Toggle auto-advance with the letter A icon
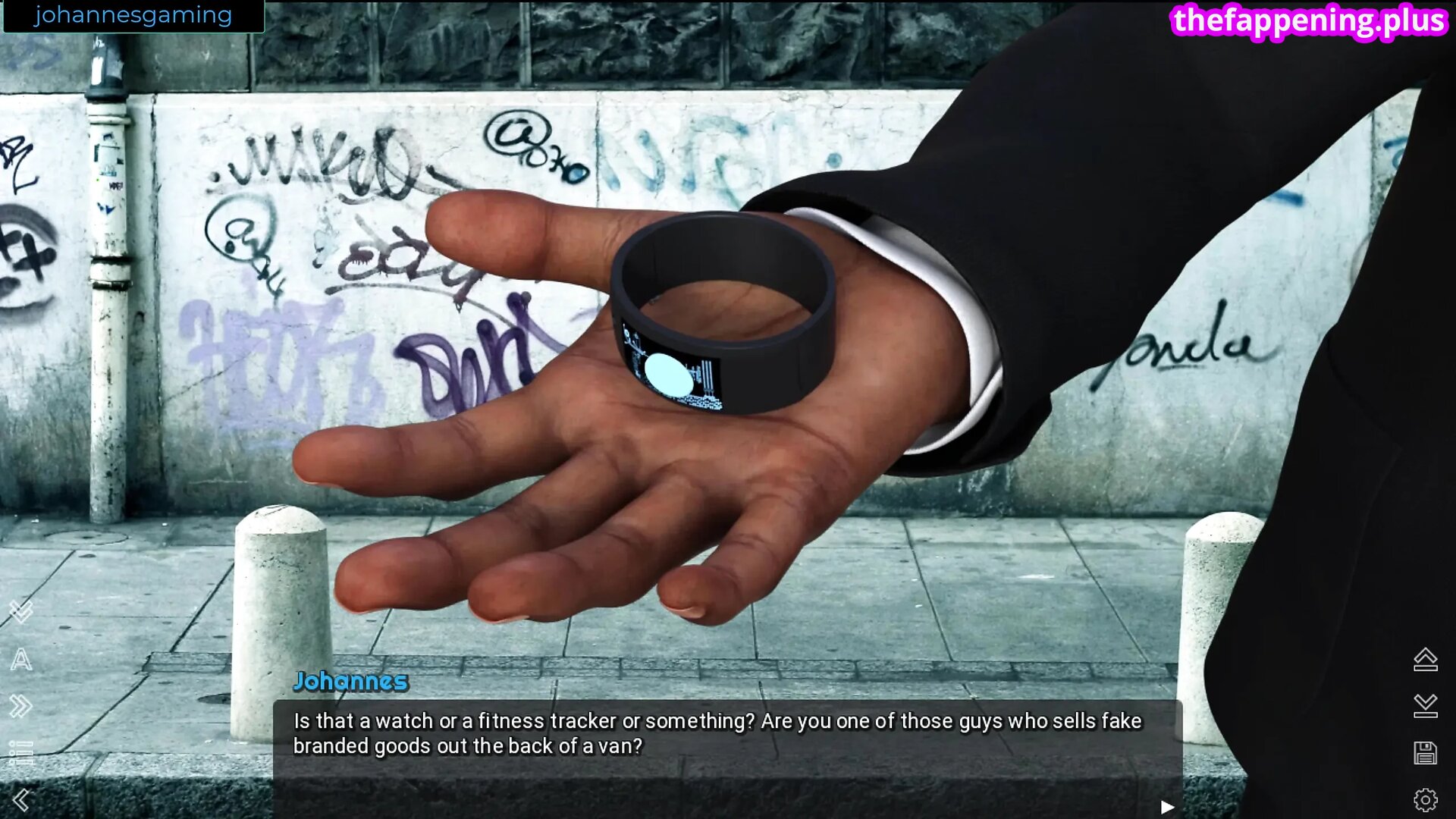The width and height of the screenshot is (1456, 819). pos(21,660)
